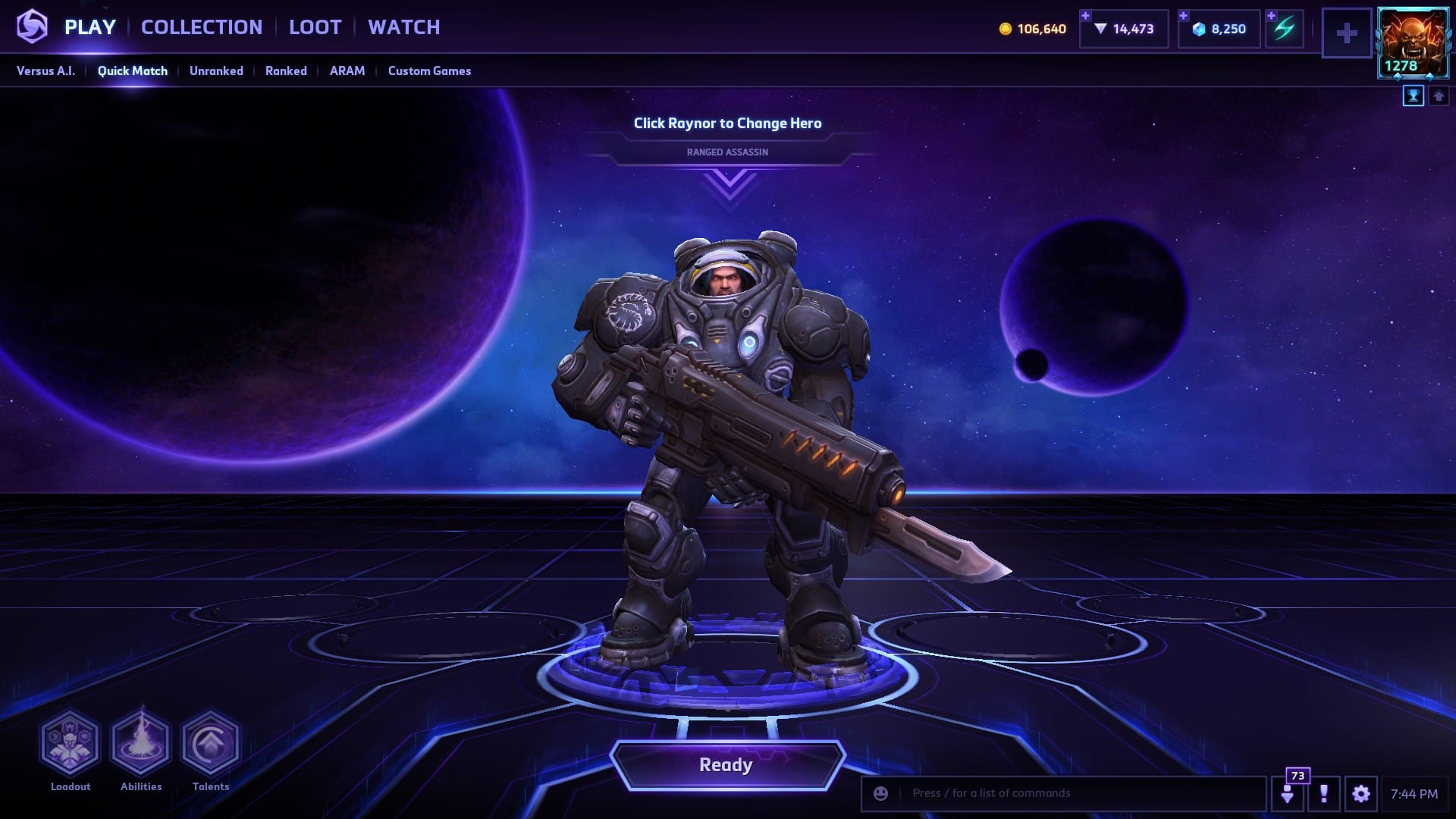
Task: Open the Loadout panel
Action: tap(71, 743)
